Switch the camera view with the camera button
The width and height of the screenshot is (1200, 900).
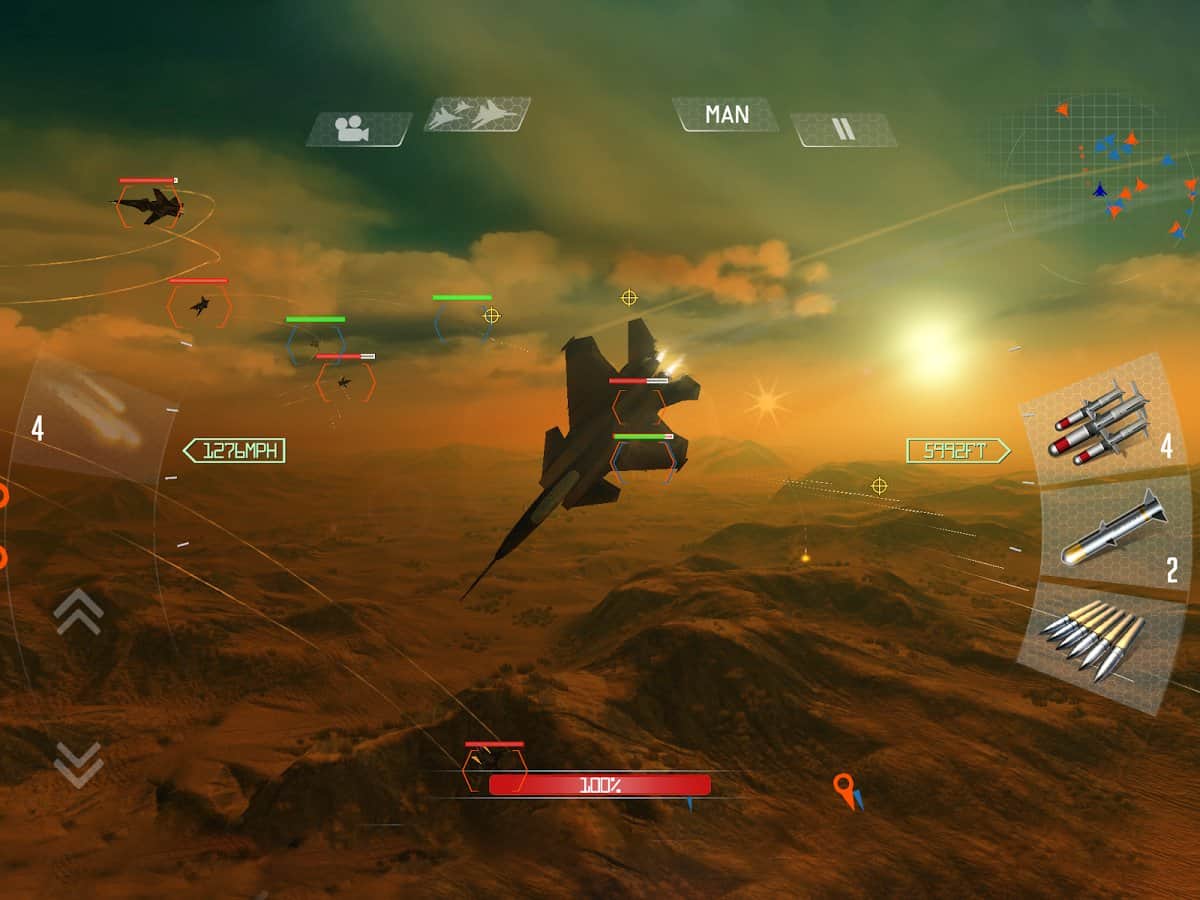click(358, 129)
